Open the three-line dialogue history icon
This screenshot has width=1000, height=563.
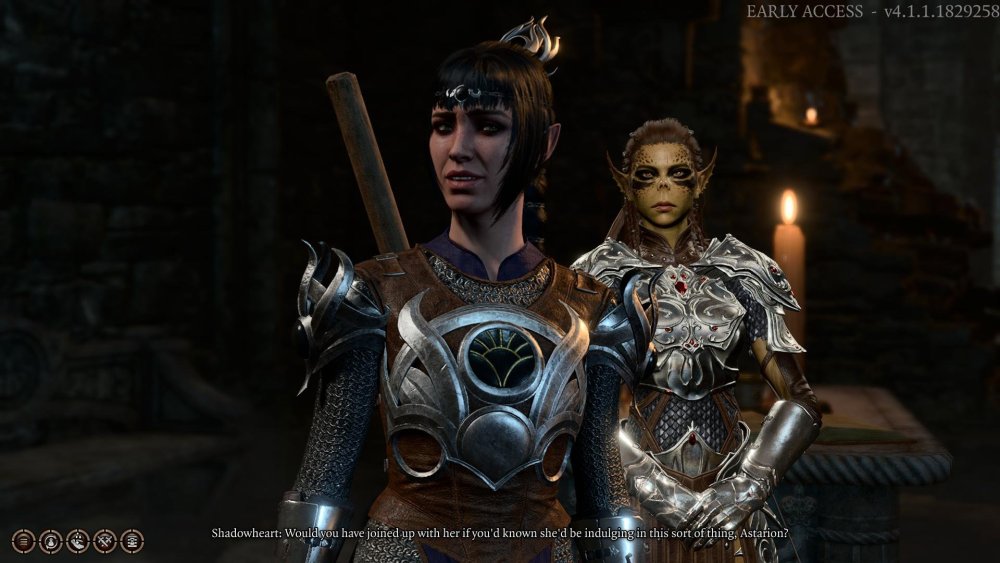click(x=24, y=541)
